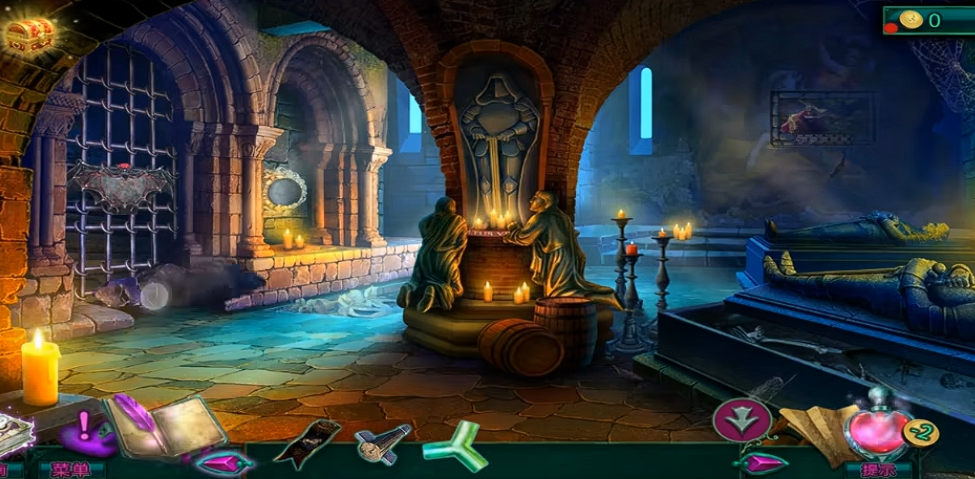
Task: Open the card stack icon at the bottom left
Action: tap(14, 433)
